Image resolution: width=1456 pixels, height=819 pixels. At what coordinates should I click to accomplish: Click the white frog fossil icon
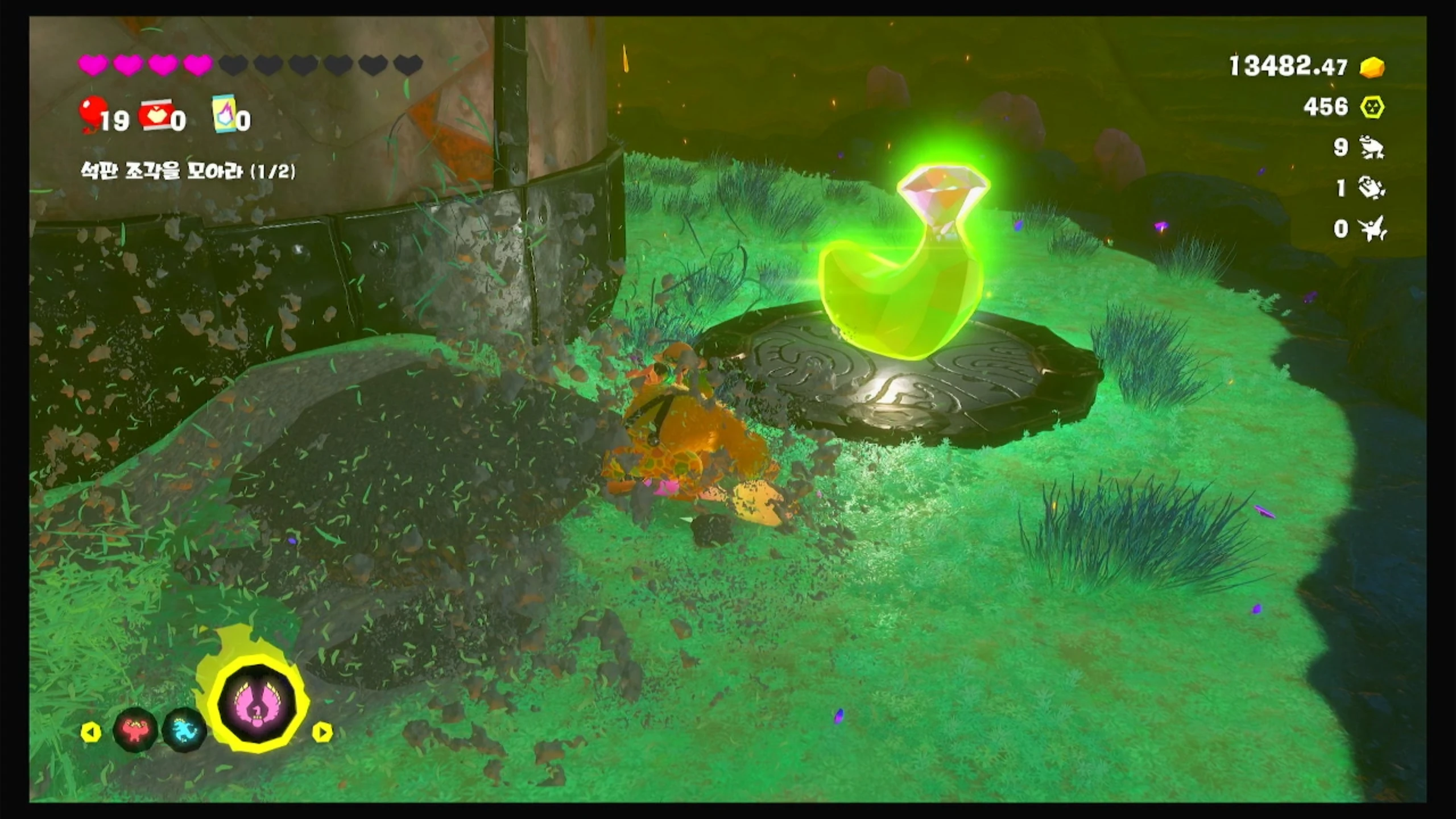pyautogui.click(x=1372, y=148)
